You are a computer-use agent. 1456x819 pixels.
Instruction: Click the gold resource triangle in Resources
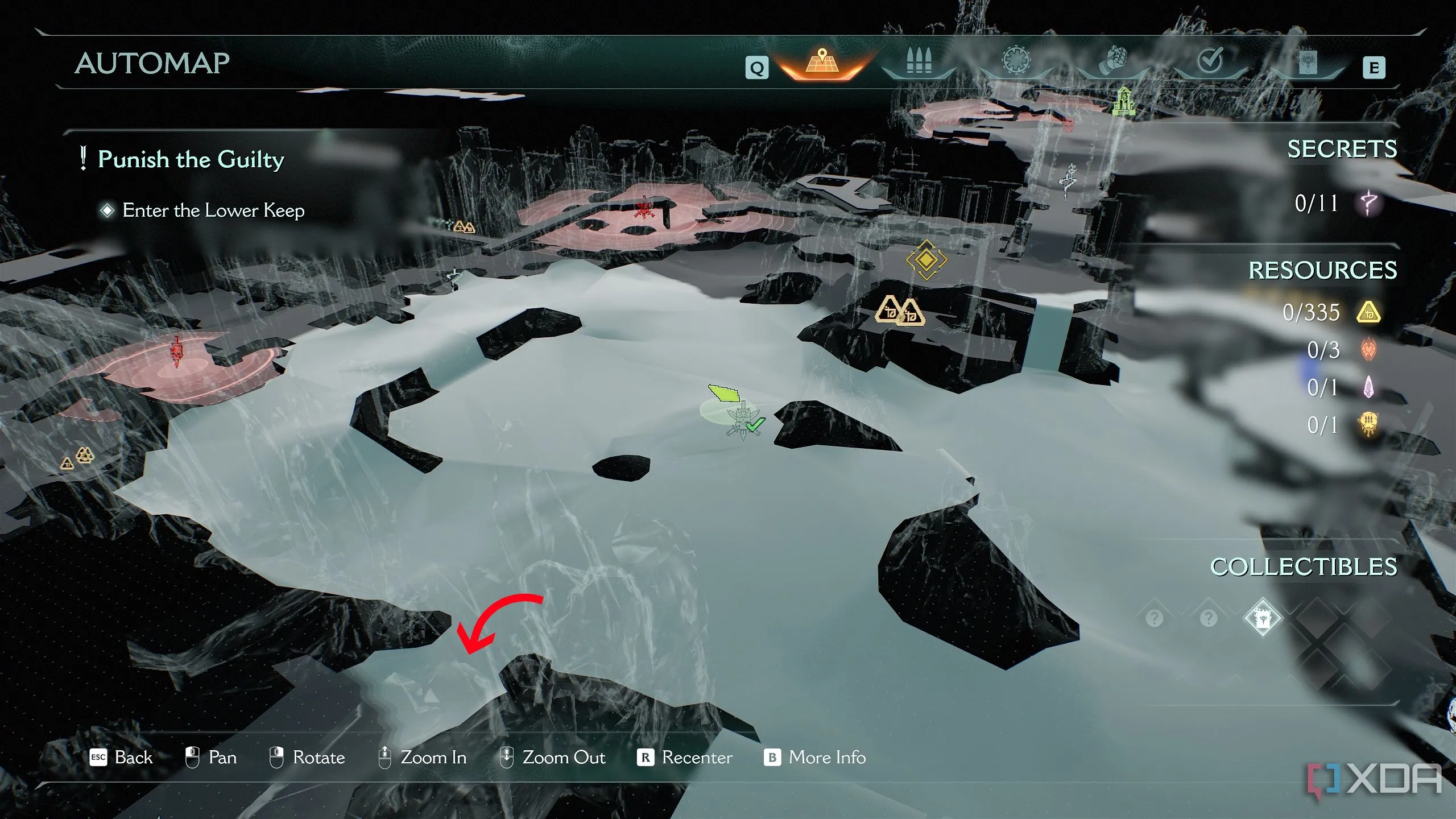pyautogui.click(x=1368, y=312)
